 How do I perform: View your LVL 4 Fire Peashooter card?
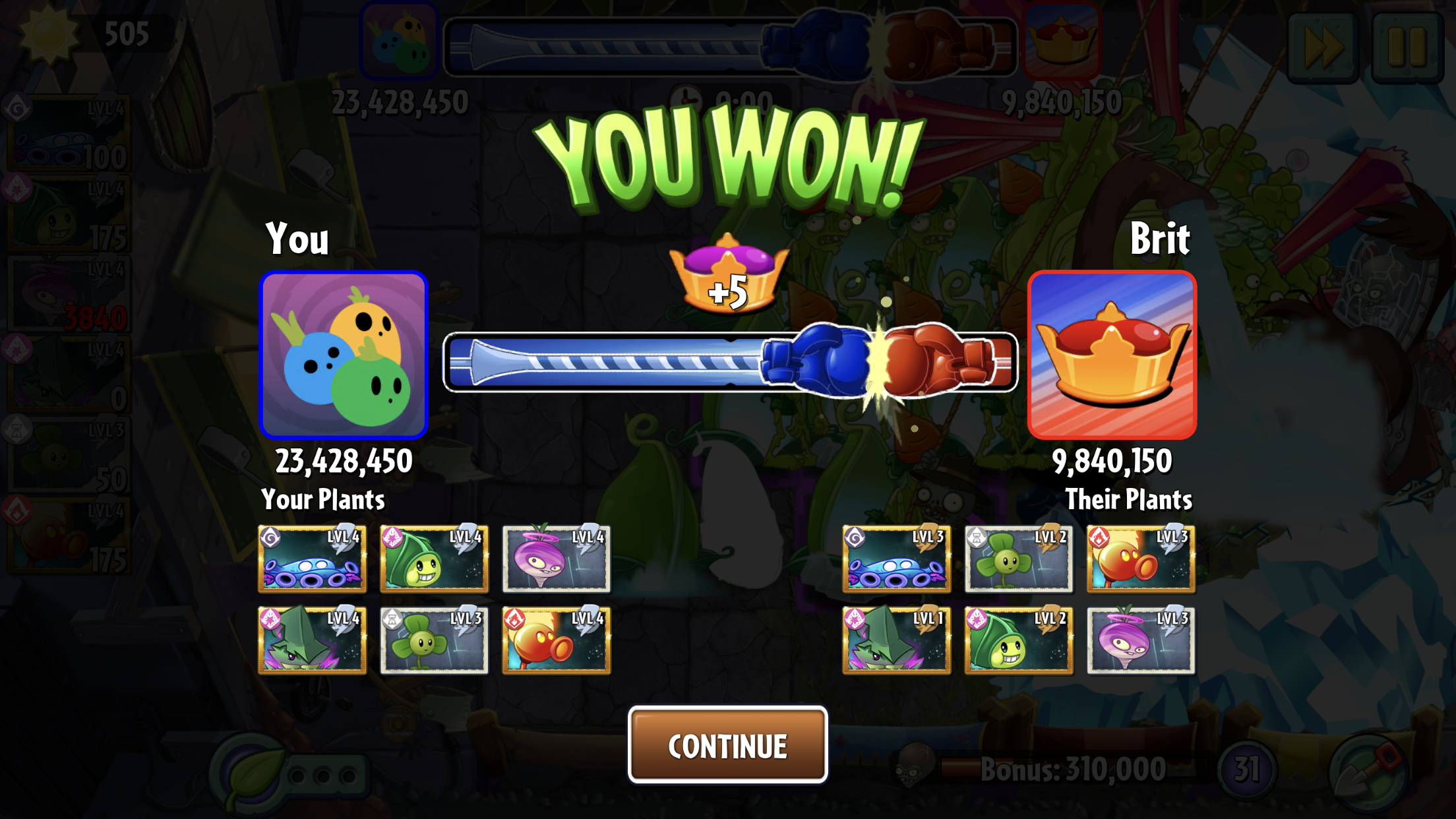(556, 640)
